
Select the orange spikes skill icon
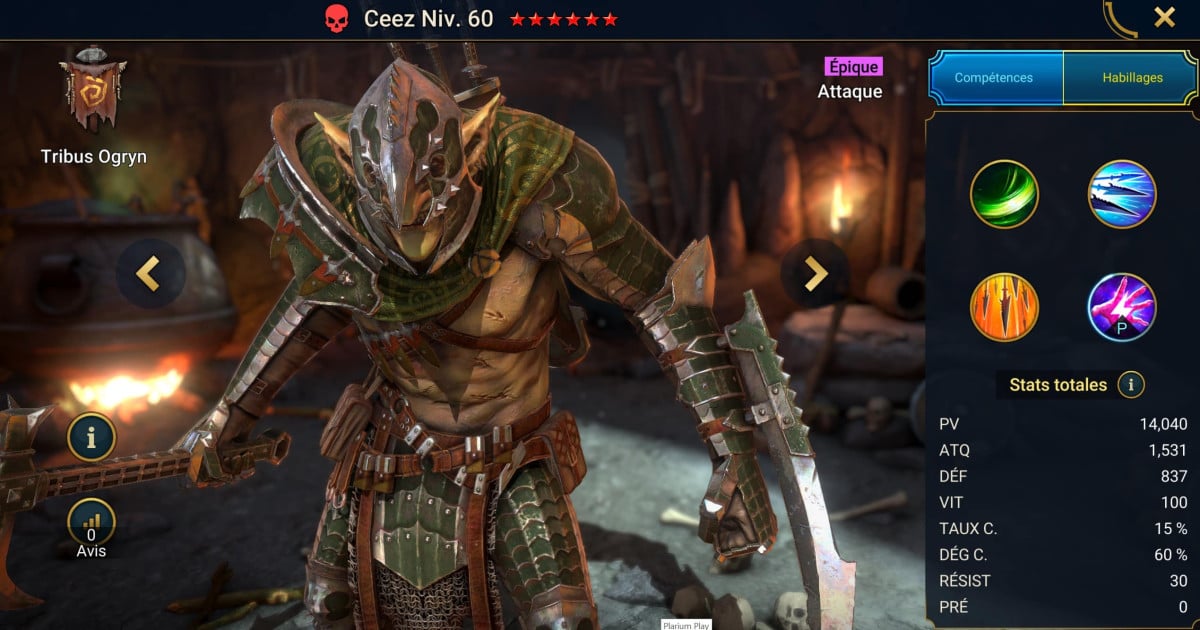coord(1004,307)
